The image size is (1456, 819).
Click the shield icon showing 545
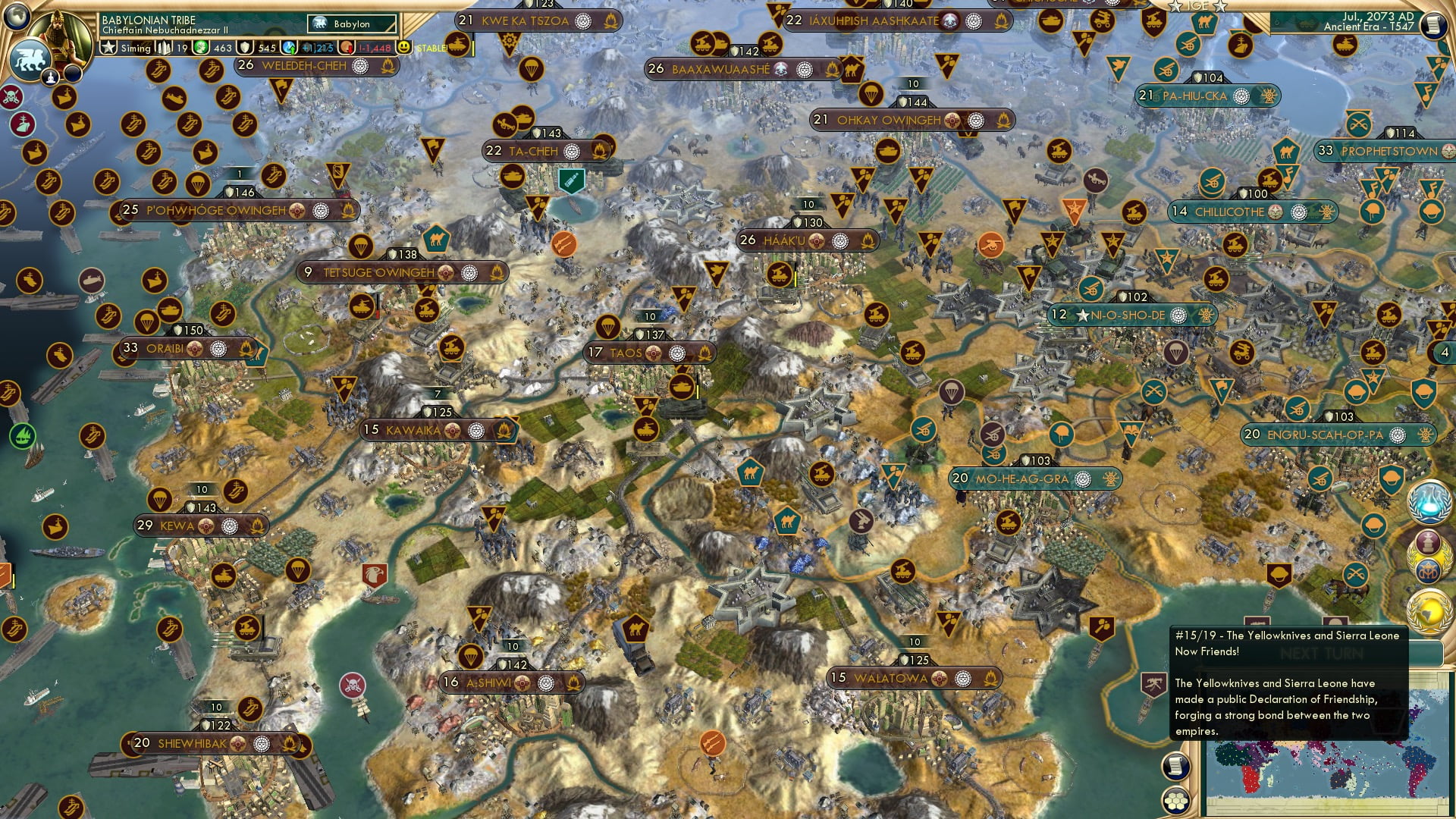(246, 48)
